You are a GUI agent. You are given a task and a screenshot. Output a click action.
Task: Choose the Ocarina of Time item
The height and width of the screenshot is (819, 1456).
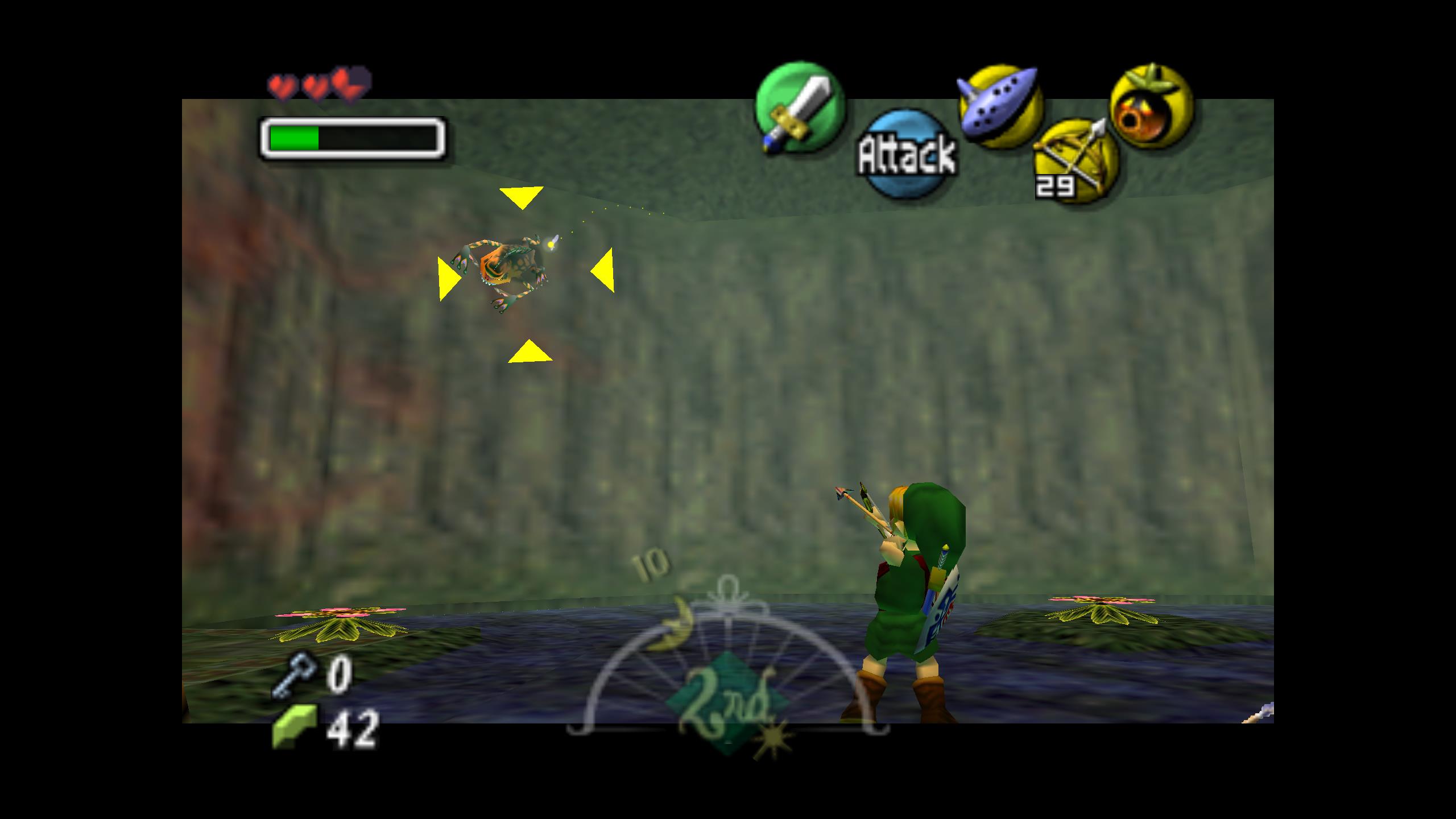pyautogui.click(x=999, y=106)
